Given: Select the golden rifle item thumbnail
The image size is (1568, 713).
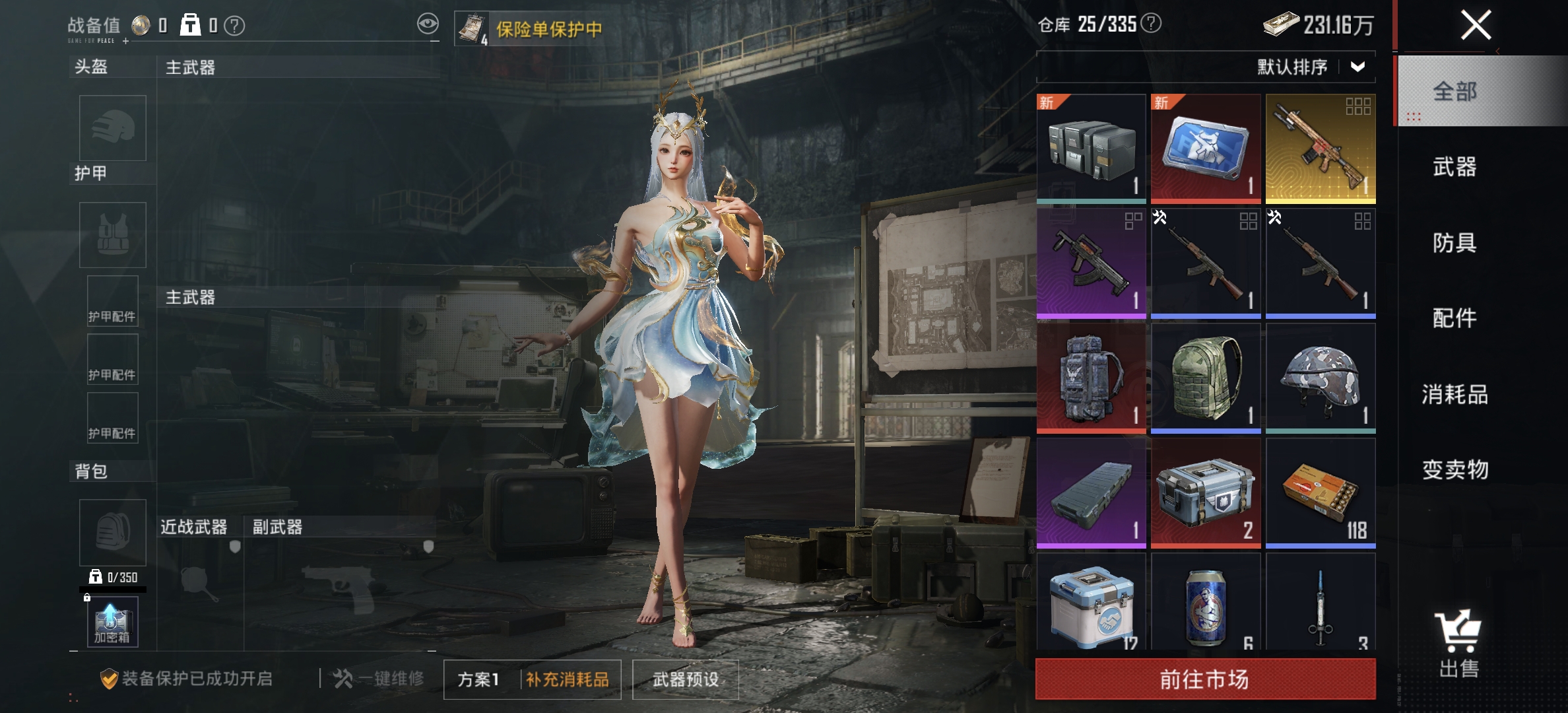Looking at the screenshot, I should coord(1320,147).
